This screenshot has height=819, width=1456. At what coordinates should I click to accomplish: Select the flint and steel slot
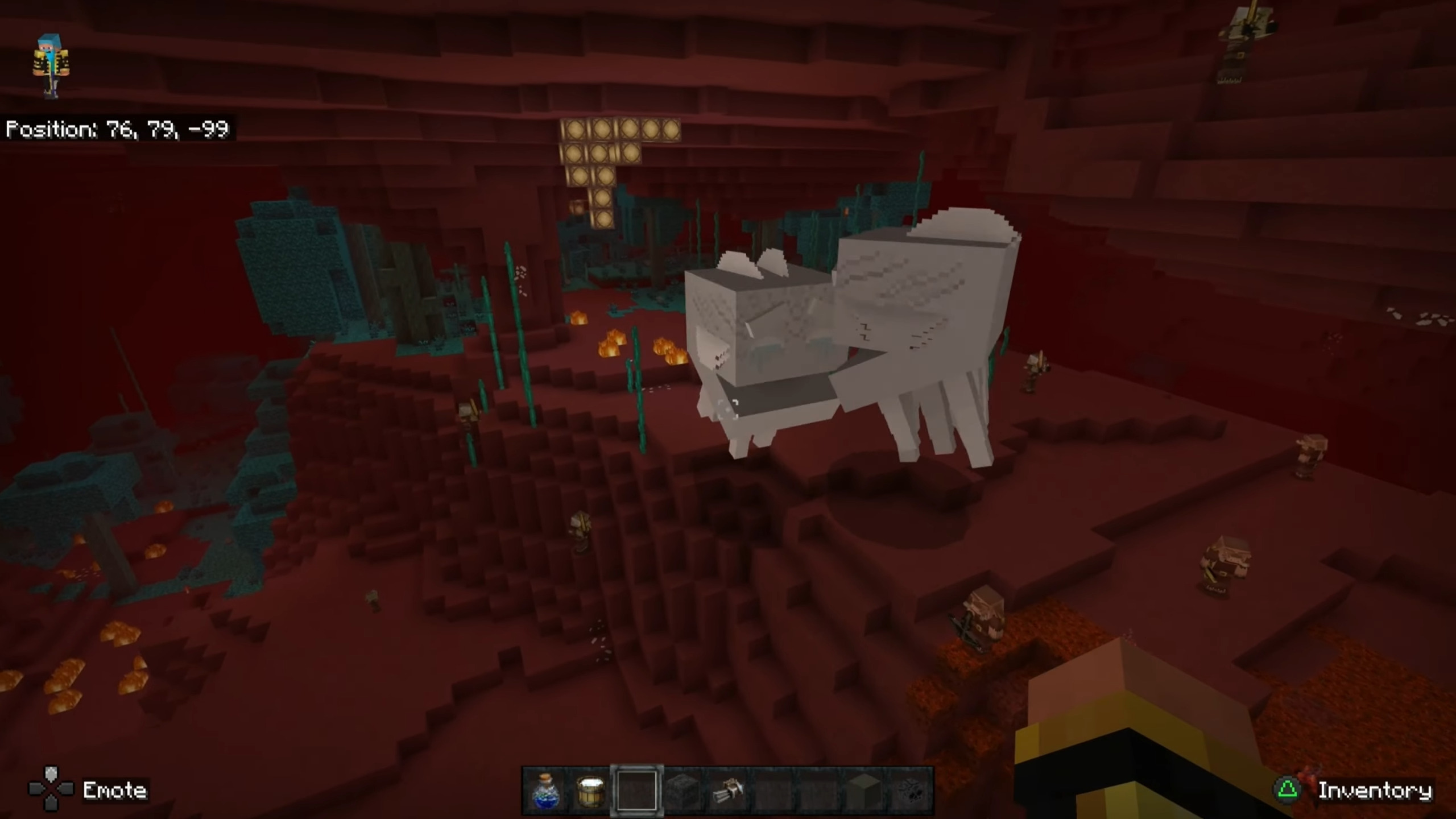[x=727, y=791]
